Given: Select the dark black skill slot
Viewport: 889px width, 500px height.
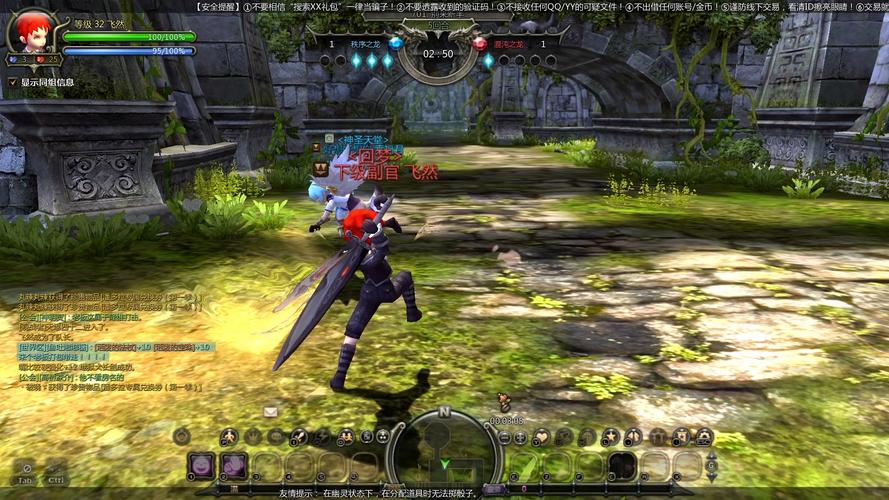Looking at the screenshot, I should (623, 466).
